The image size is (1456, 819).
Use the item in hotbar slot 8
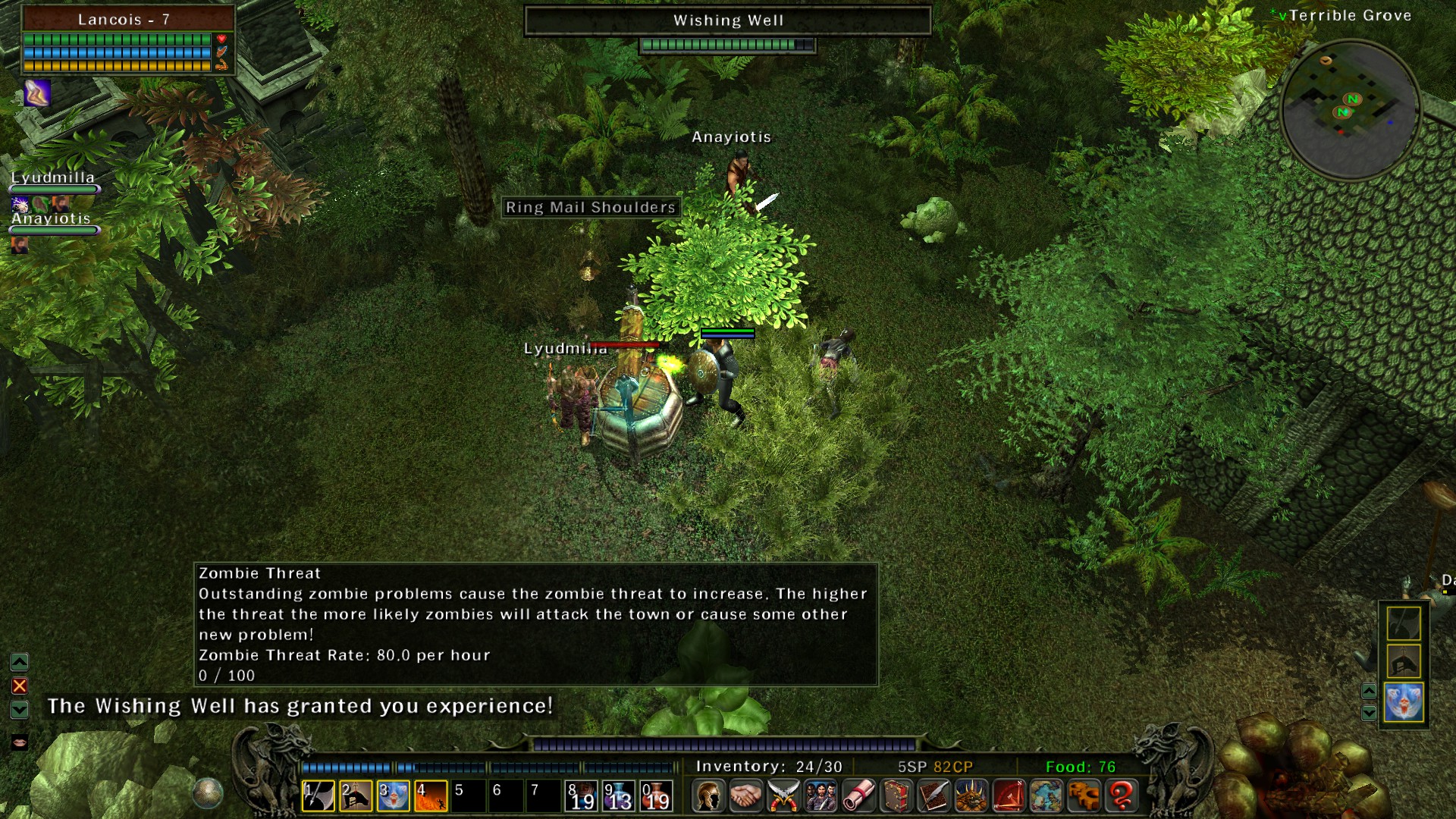582,796
